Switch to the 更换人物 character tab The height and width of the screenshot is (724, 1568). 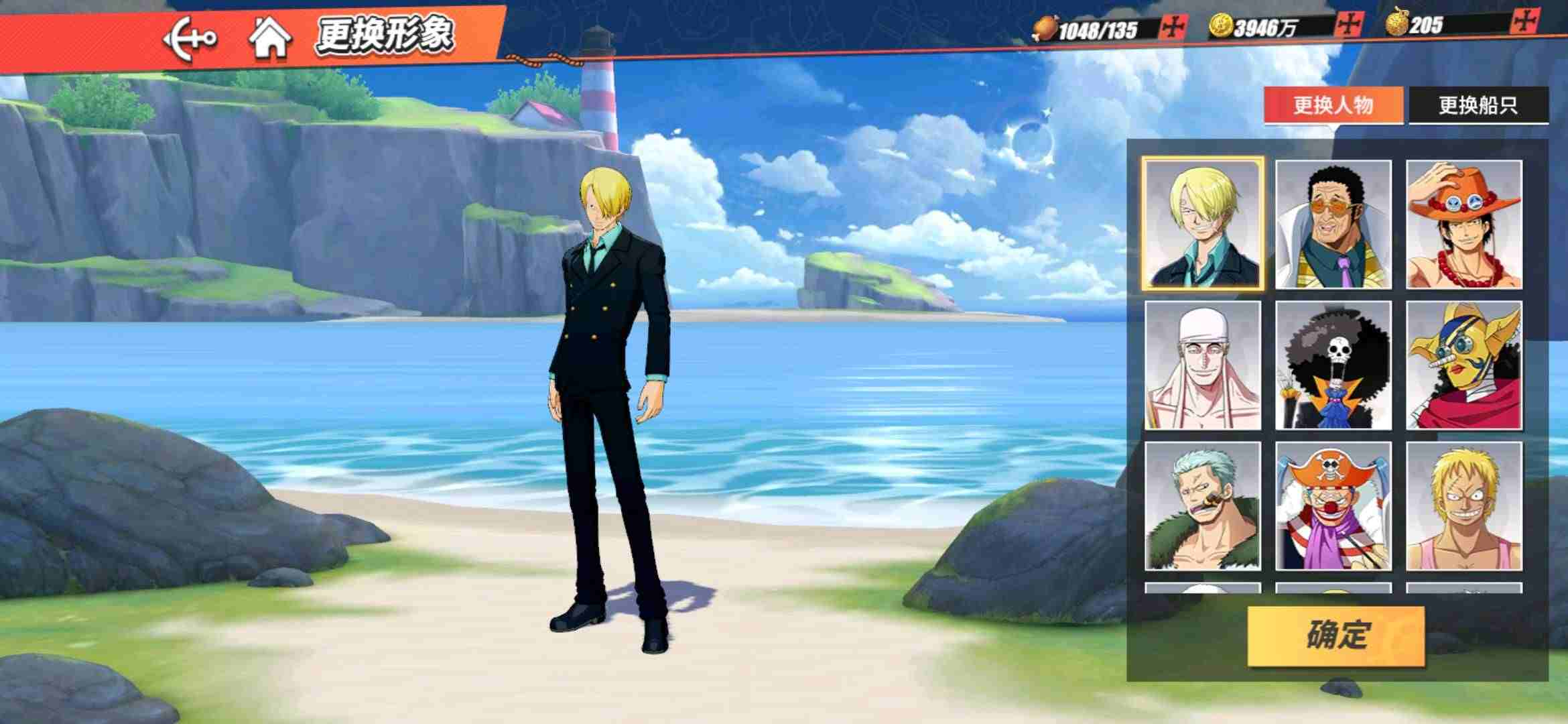tap(1333, 105)
